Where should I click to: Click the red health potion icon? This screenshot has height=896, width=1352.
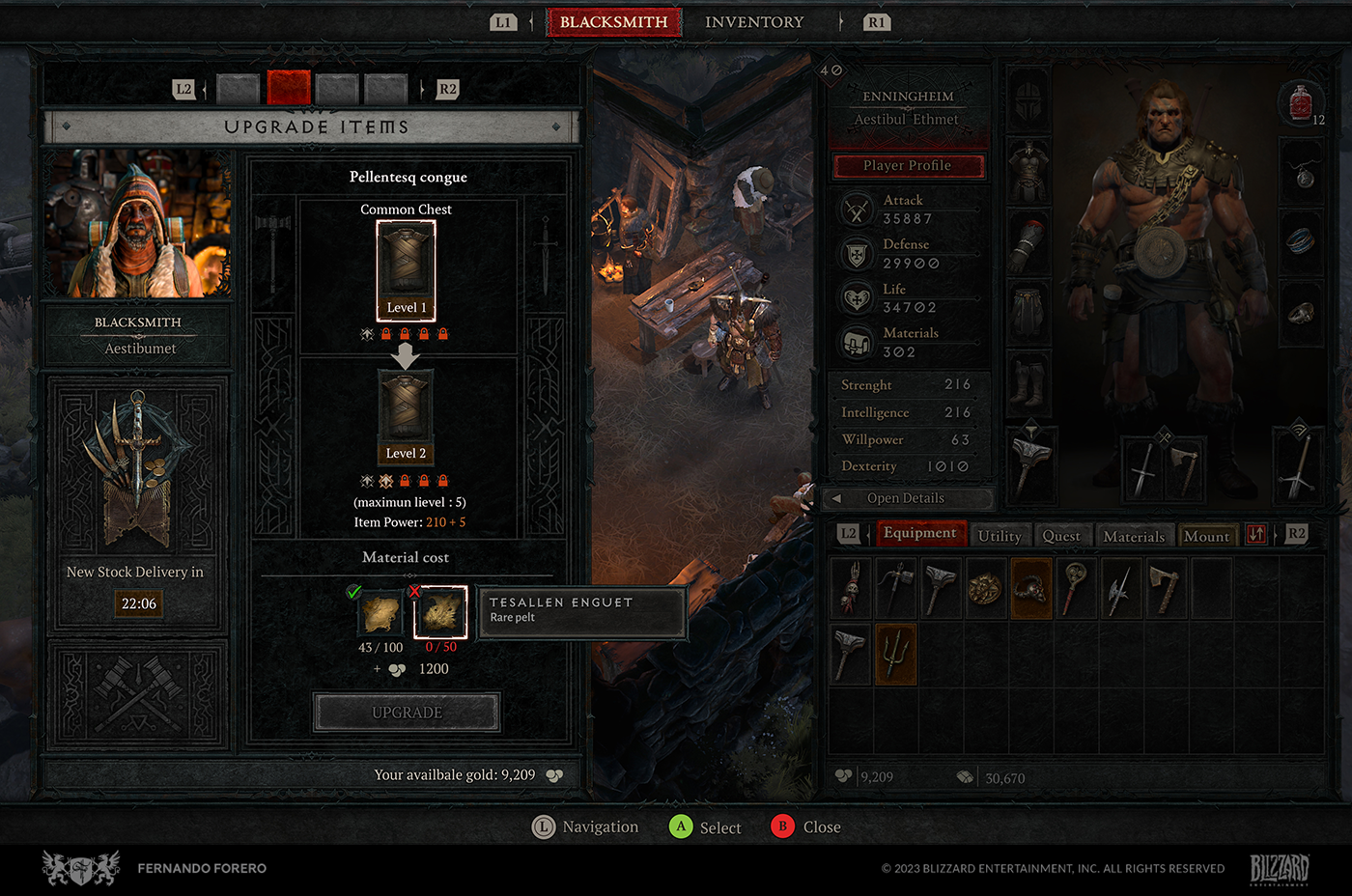pyautogui.click(x=1301, y=102)
